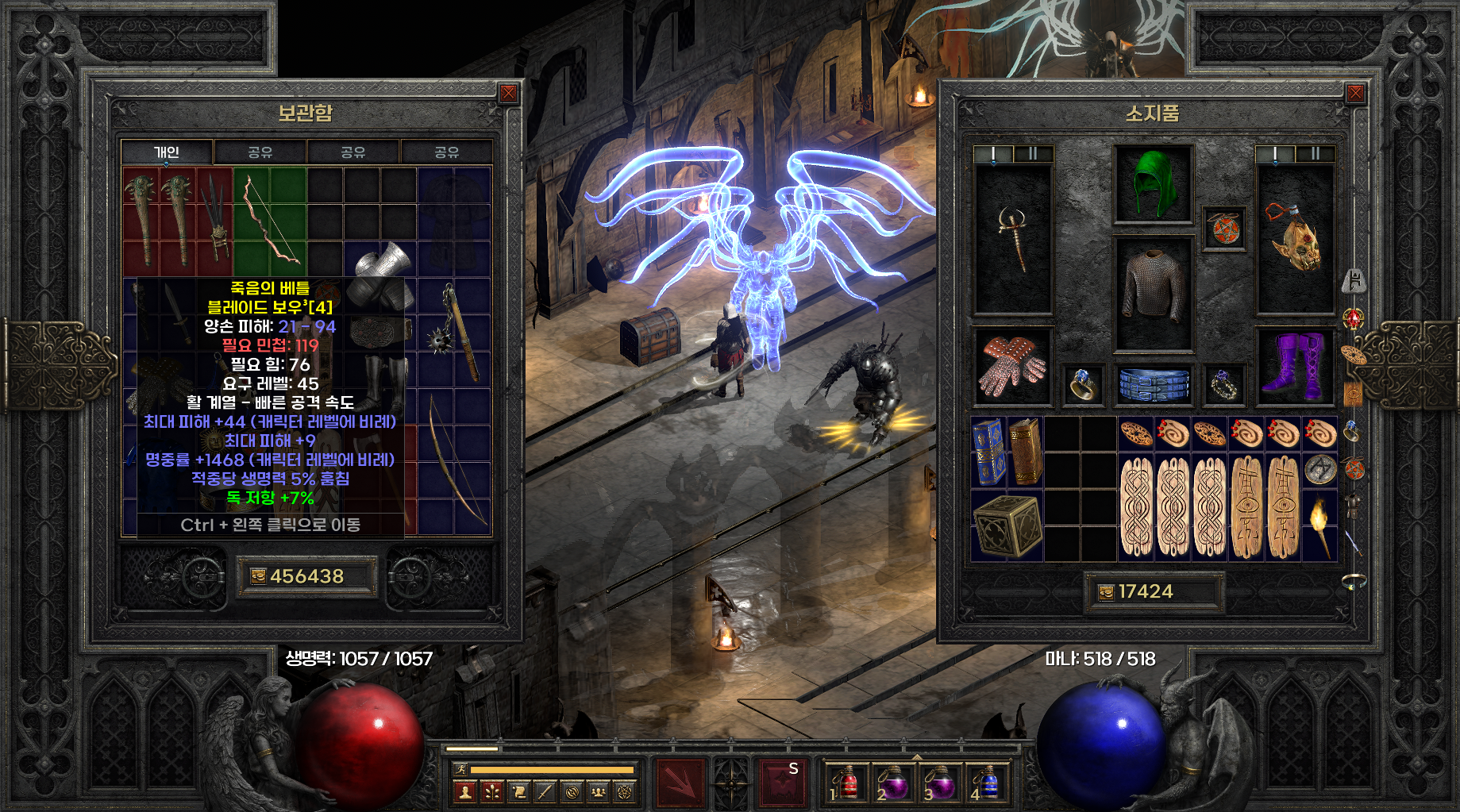1460x812 pixels.
Task: Select the blue belt slot
Action: pyautogui.click(x=1154, y=384)
